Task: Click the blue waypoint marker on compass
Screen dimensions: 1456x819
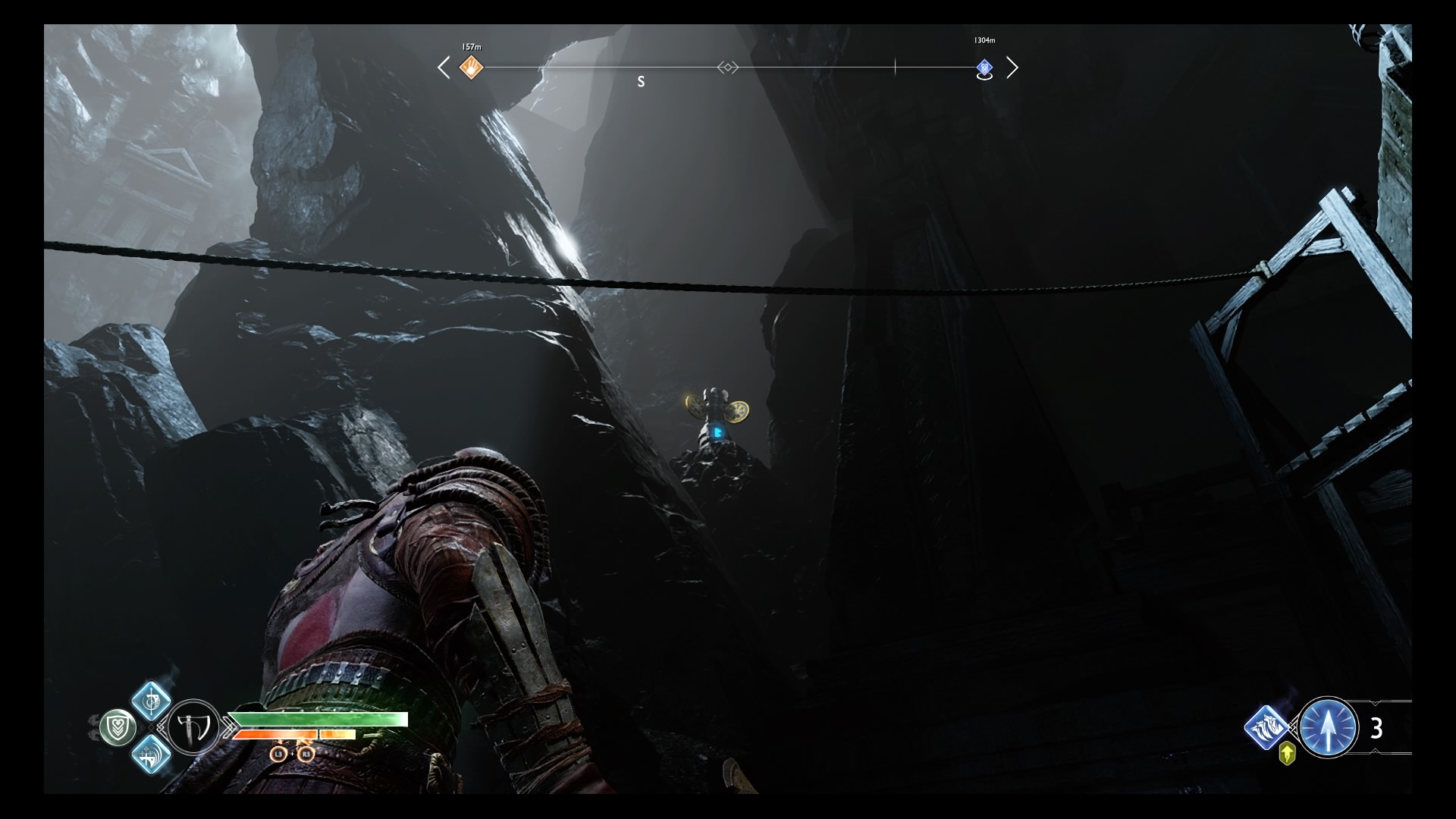Action: pyautogui.click(x=984, y=68)
